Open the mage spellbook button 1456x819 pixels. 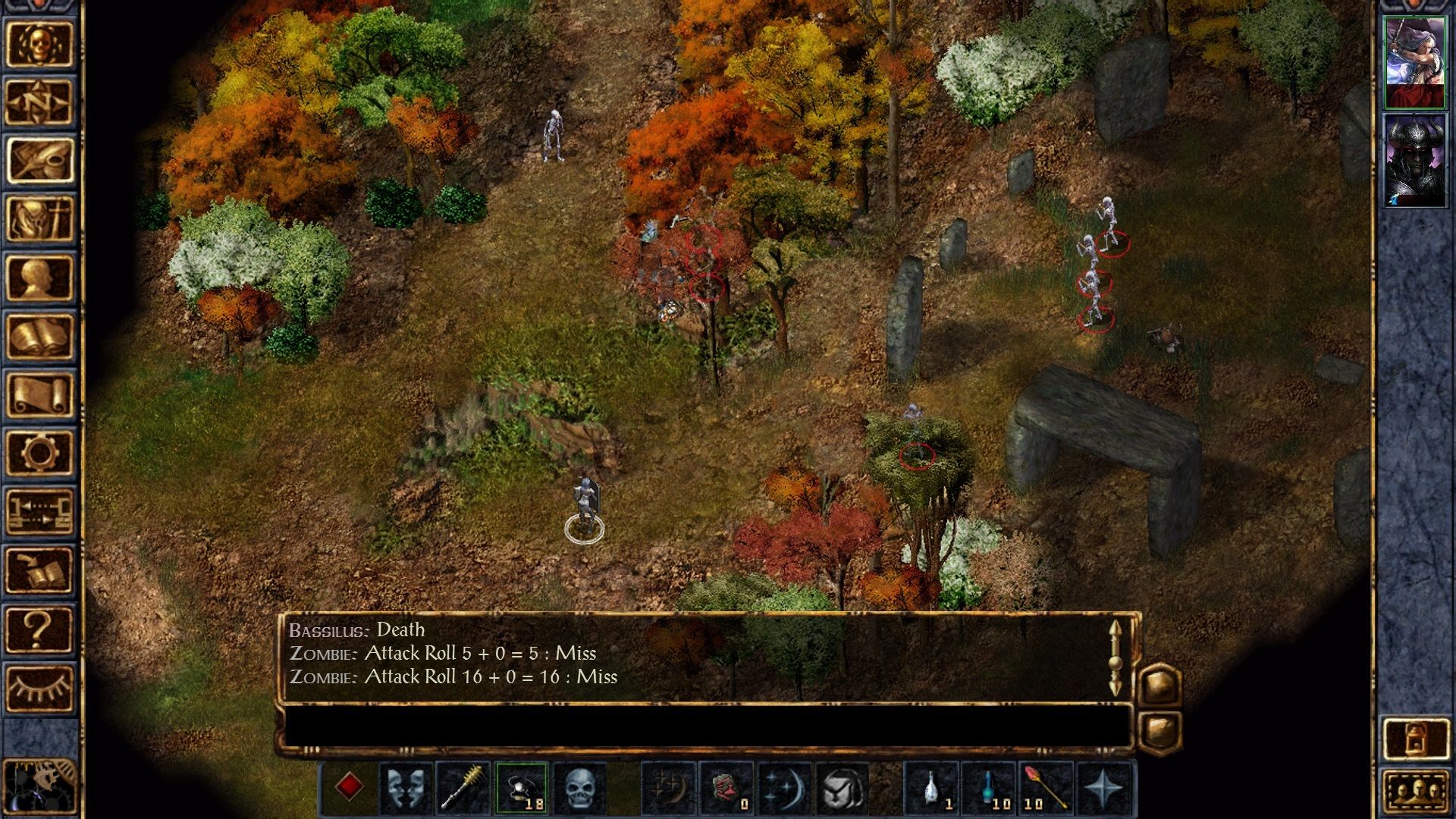(x=39, y=336)
